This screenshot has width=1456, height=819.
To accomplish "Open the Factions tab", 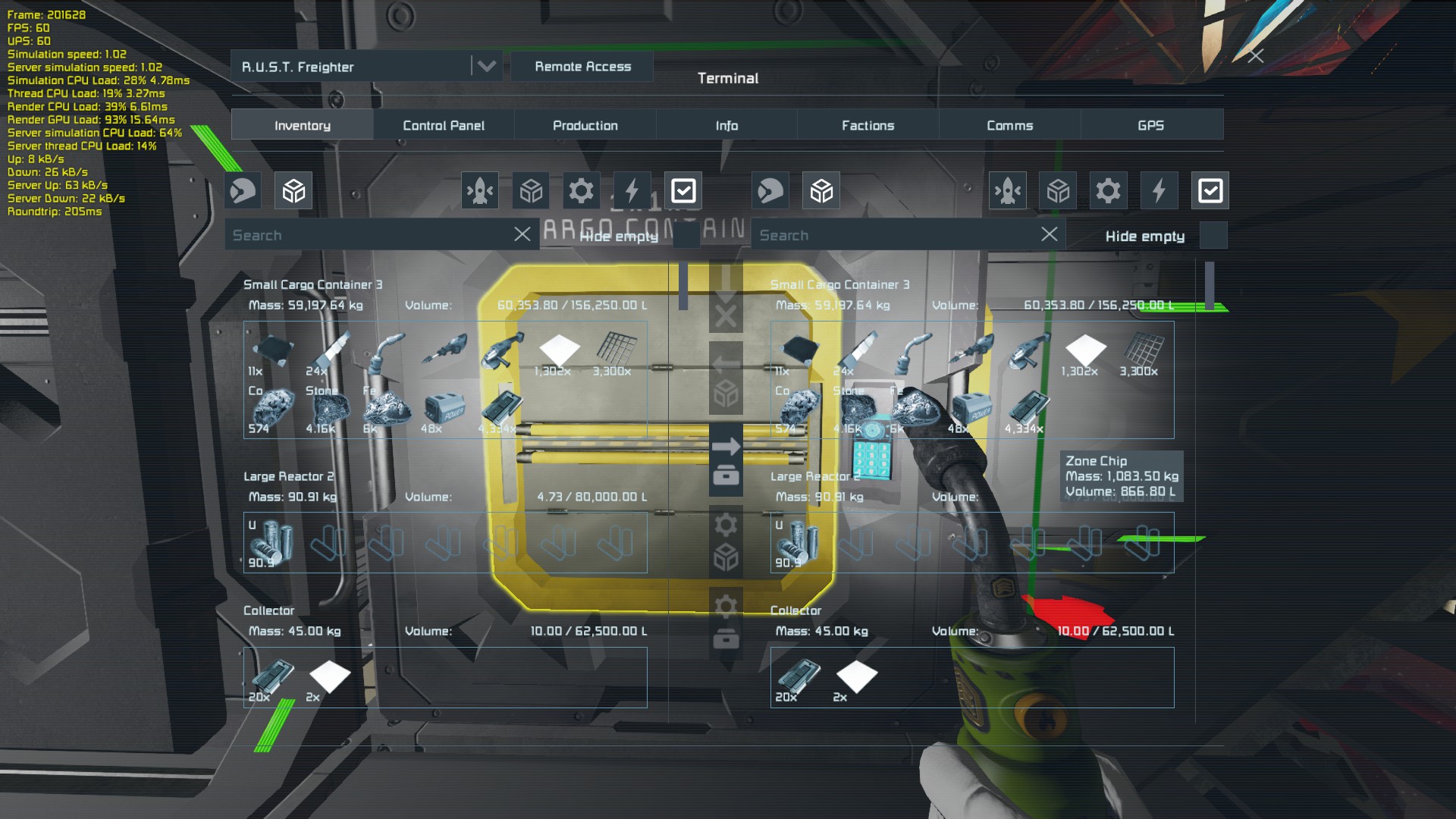I will coord(868,125).
